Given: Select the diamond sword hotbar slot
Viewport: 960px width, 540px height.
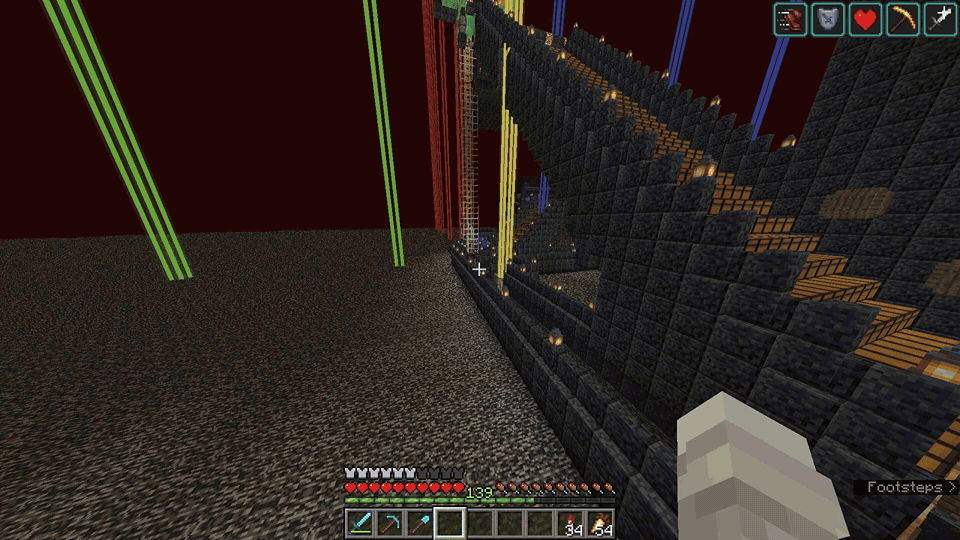Looking at the screenshot, I should (360, 522).
